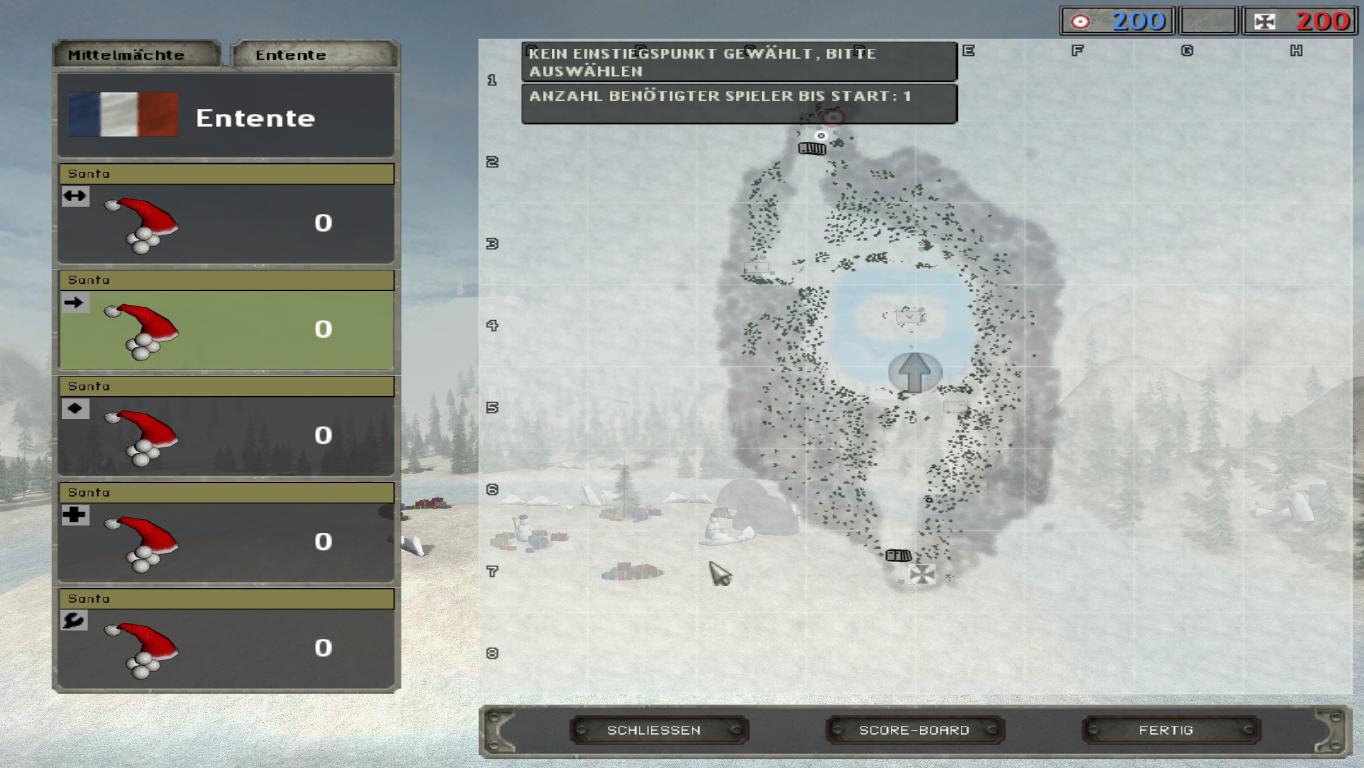Click the iron cross flag on the map

[x=922, y=575]
